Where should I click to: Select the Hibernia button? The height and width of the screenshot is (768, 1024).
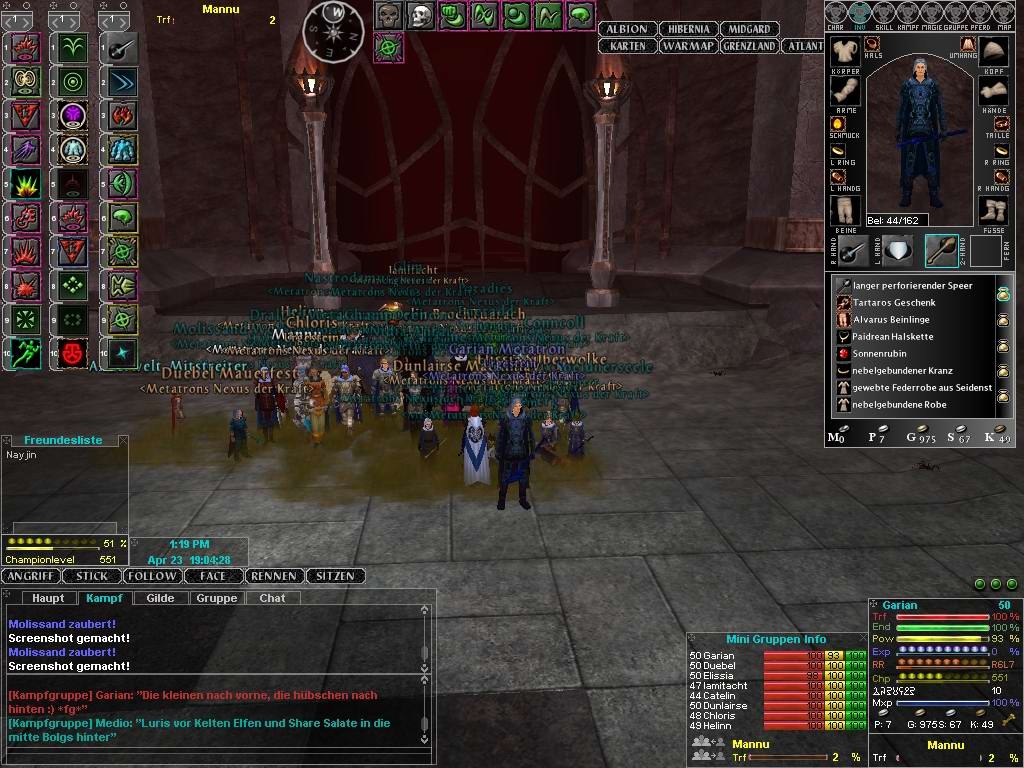coord(685,29)
